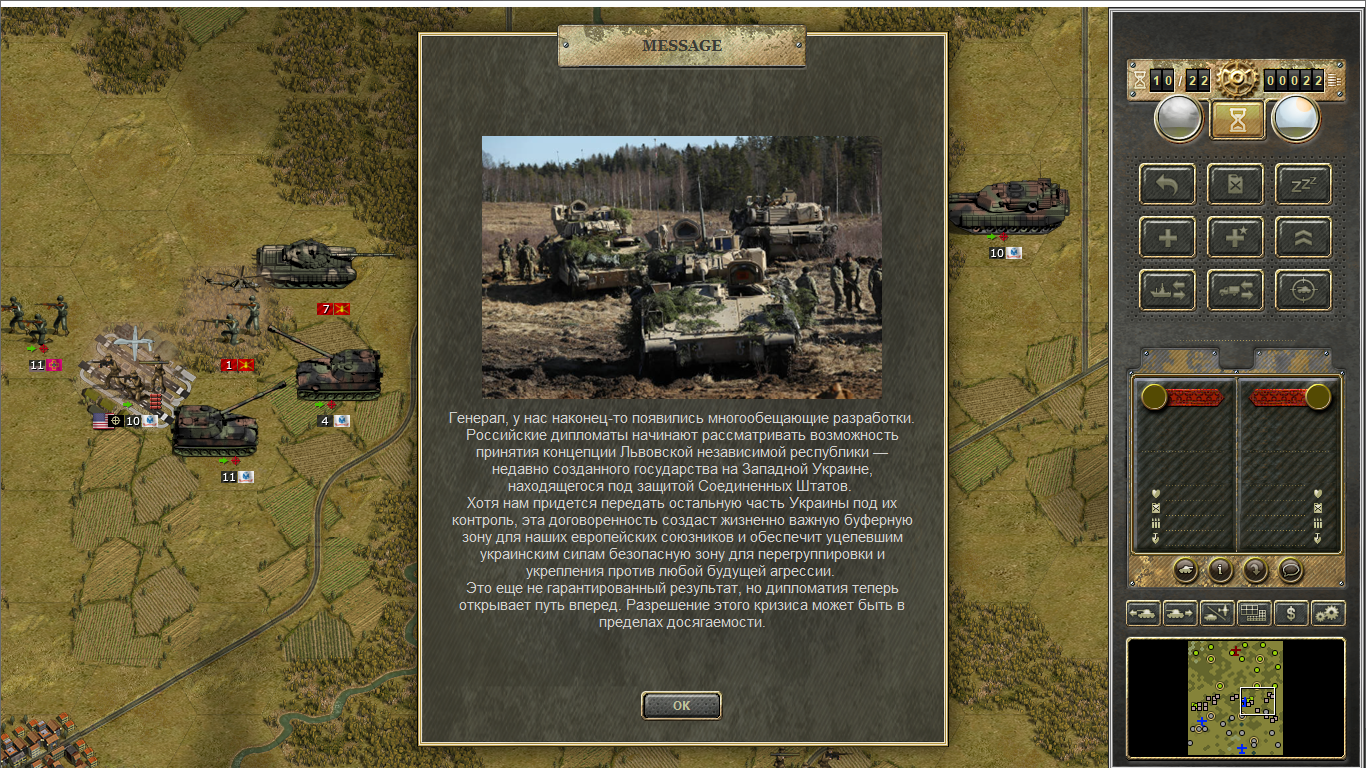Click the plain plus reinforcement button
Viewport: 1366px width, 768px height.
pyautogui.click(x=1167, y=237)
